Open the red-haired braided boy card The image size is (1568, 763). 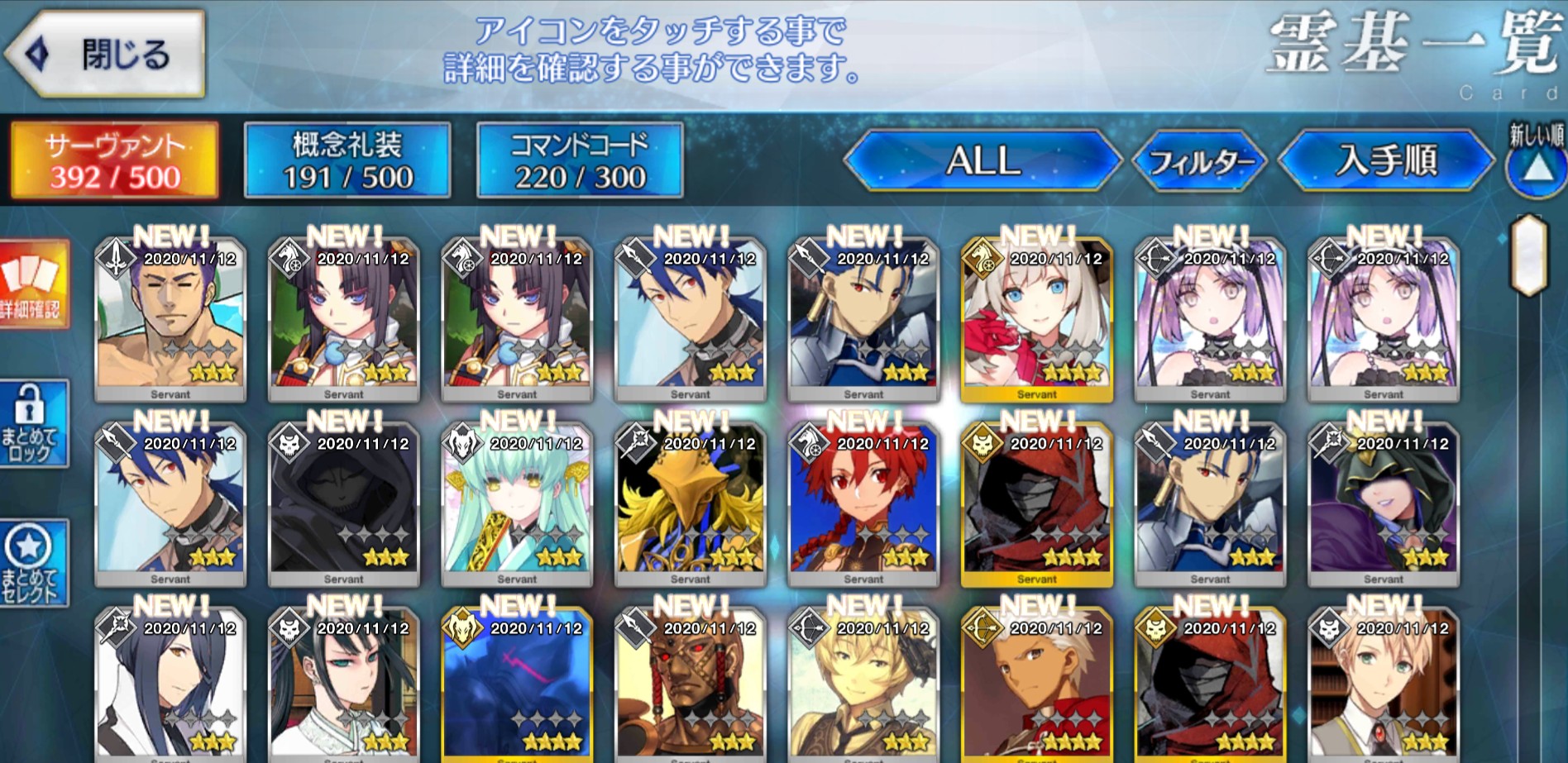[863, 506]
